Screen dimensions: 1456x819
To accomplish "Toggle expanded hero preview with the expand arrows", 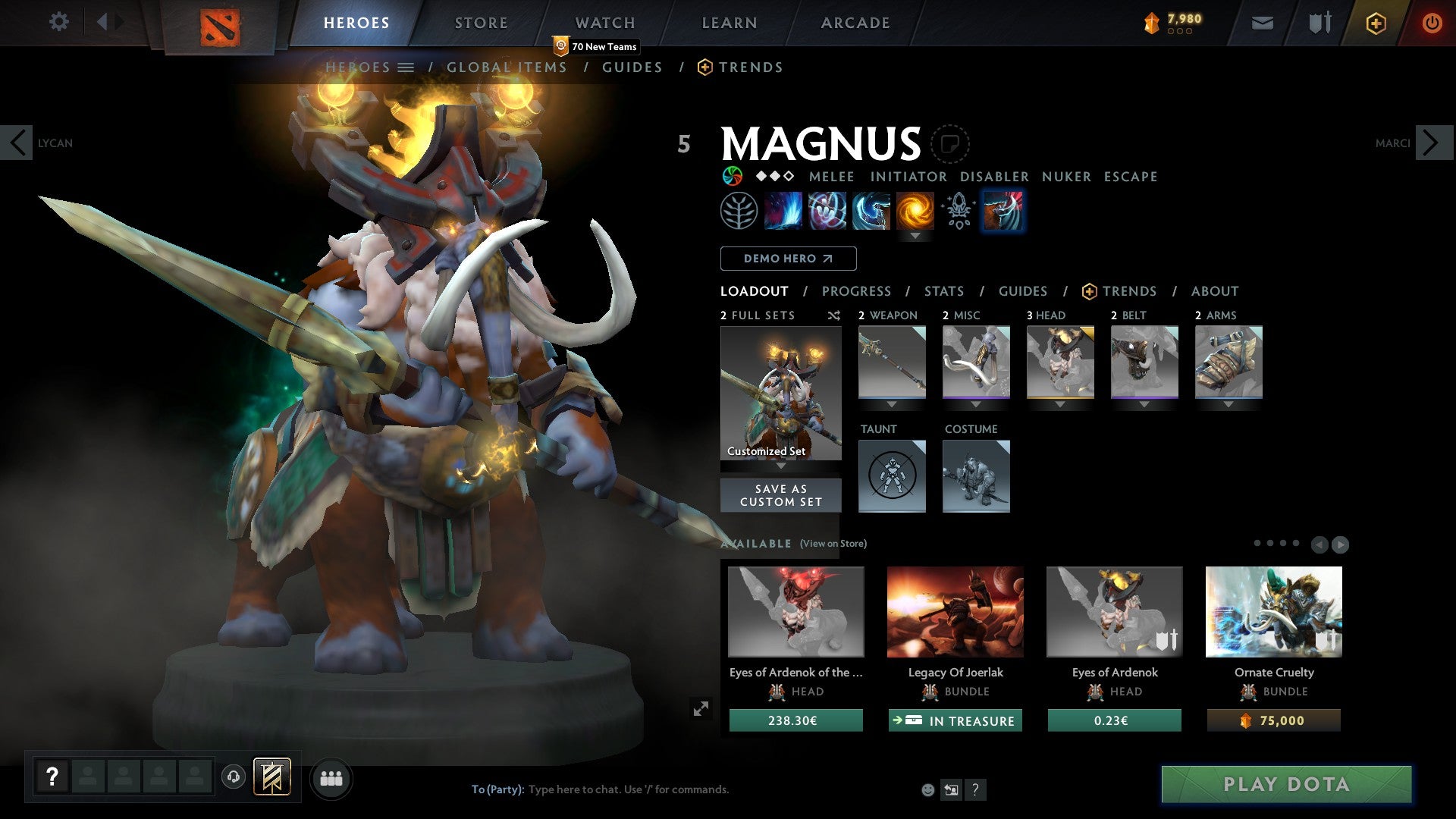I will tap(701, 708).
